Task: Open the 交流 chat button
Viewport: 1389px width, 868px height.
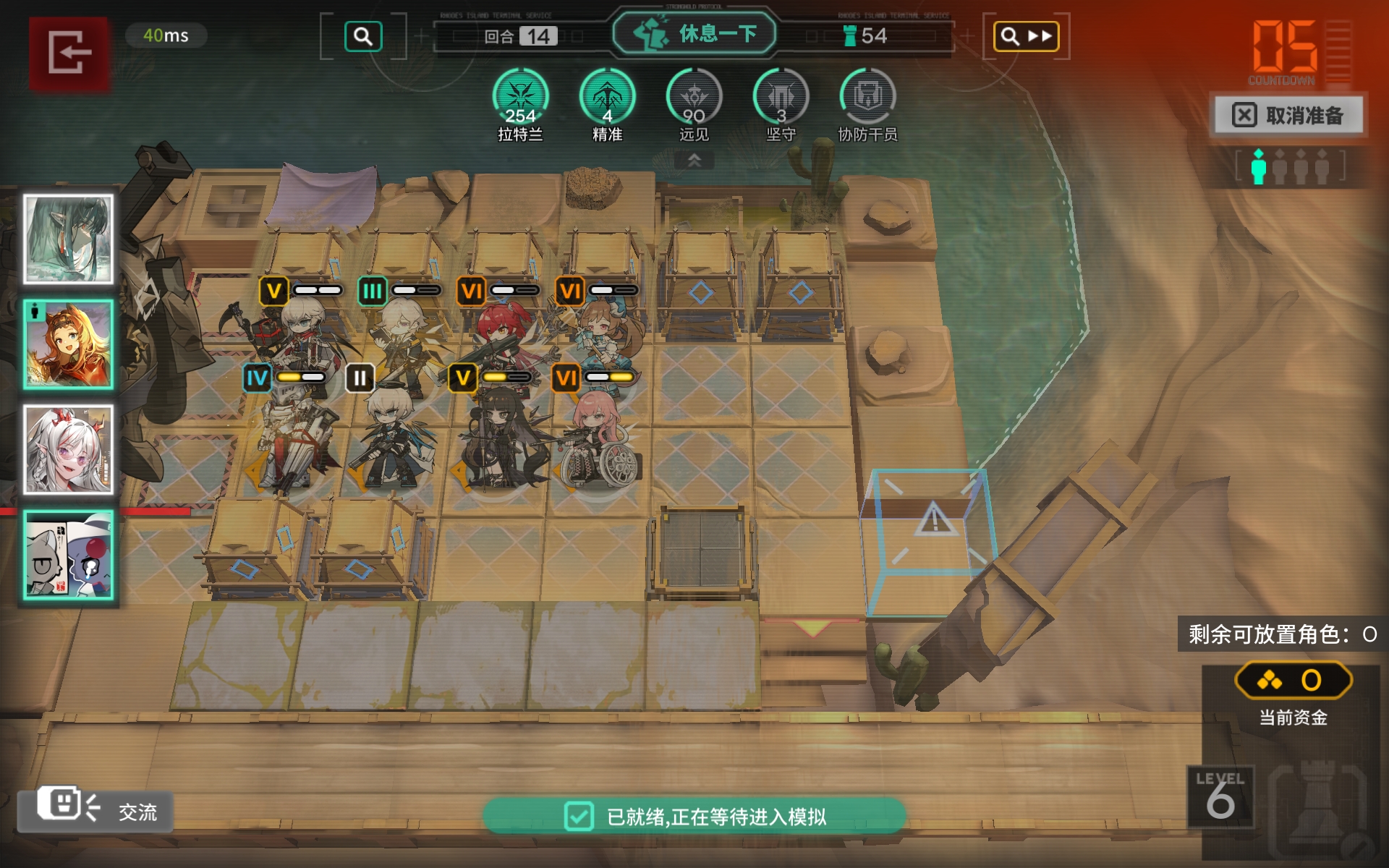Action: coord(95,810)
